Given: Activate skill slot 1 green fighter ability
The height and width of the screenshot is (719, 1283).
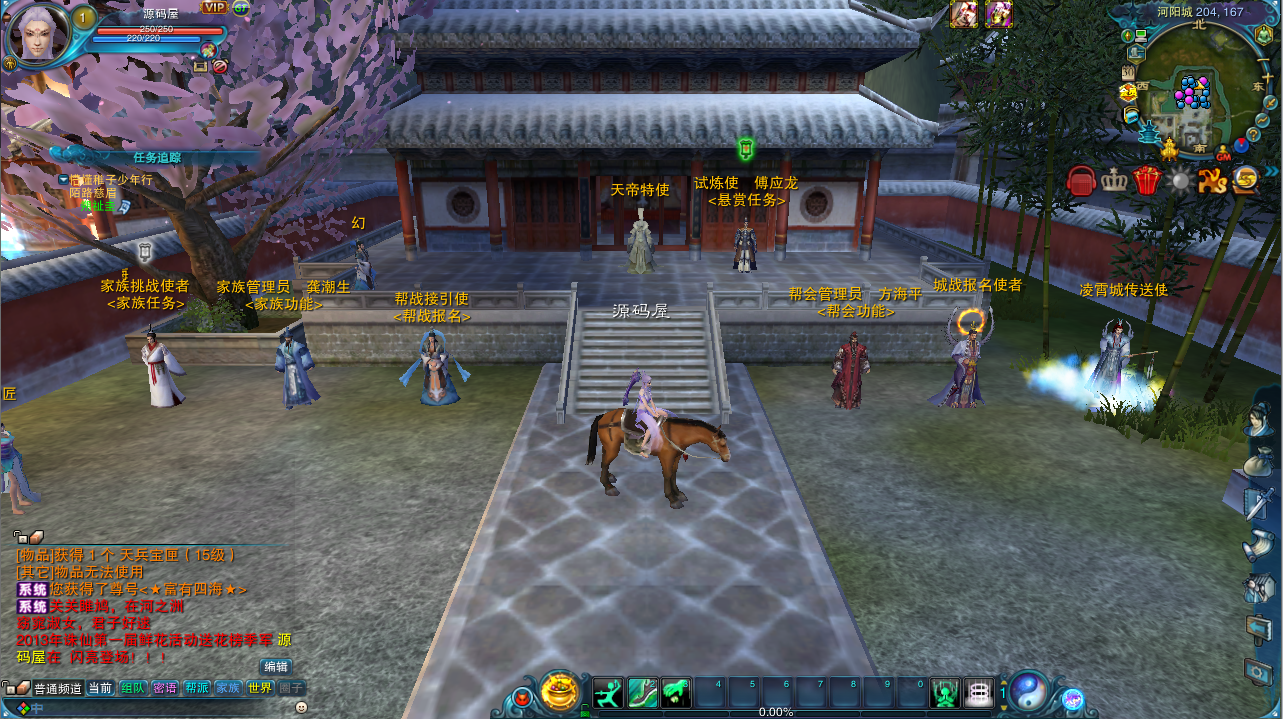Looking at the screenshot, I should 608,692.
